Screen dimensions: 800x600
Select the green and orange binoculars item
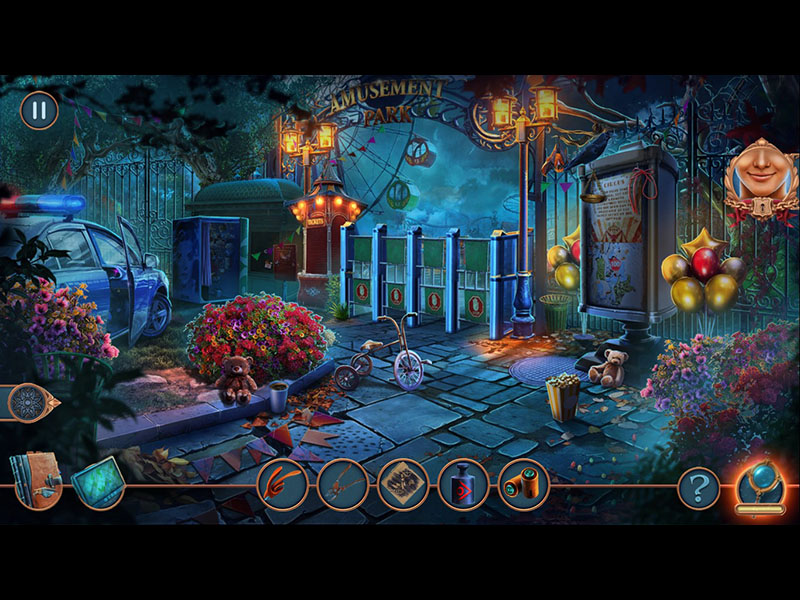click(523, 484)
